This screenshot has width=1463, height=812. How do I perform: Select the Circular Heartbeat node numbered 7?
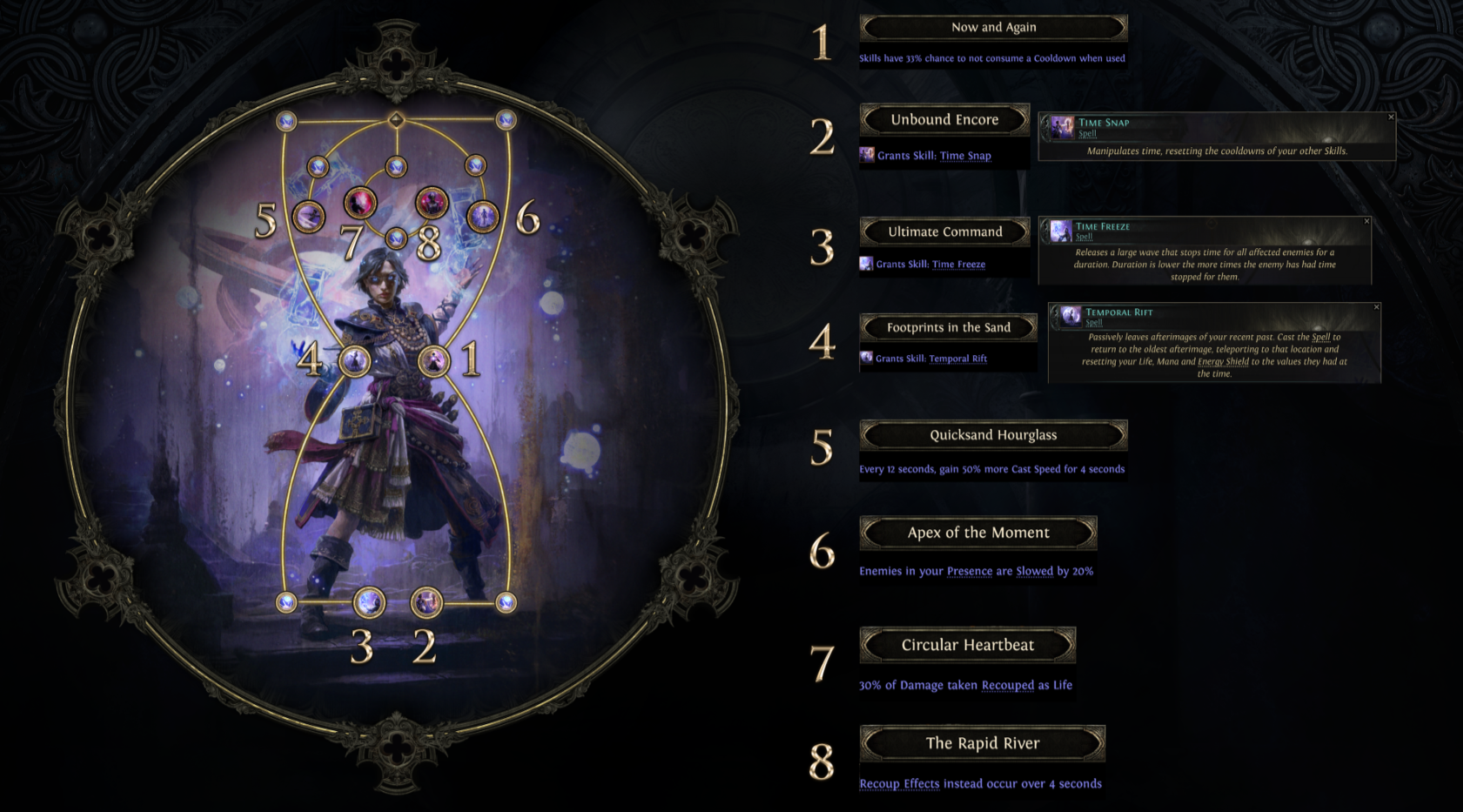coord(359,203)
